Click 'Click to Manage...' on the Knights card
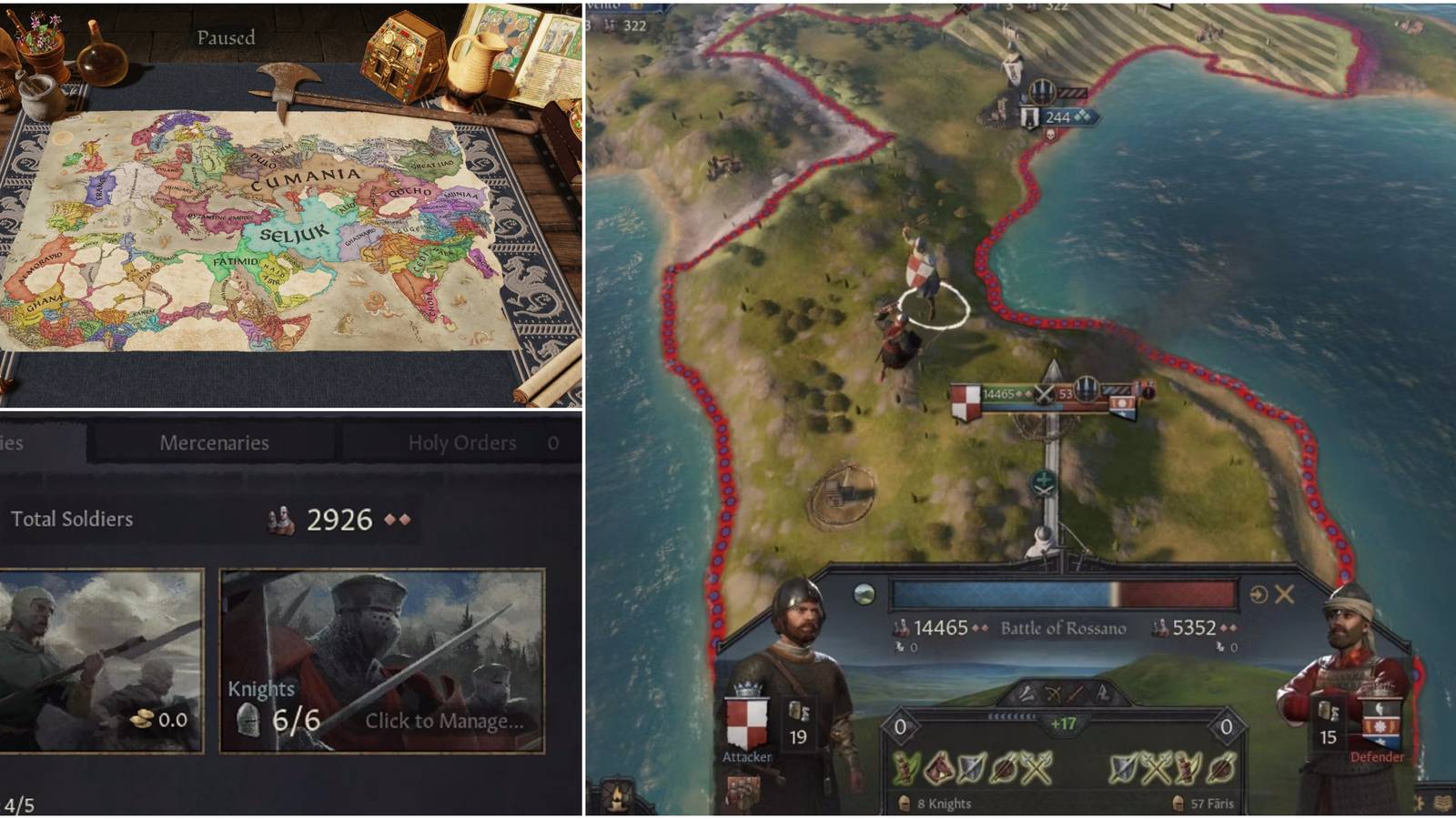Screen dimensions: 1456x819 (x=443, y=722)
